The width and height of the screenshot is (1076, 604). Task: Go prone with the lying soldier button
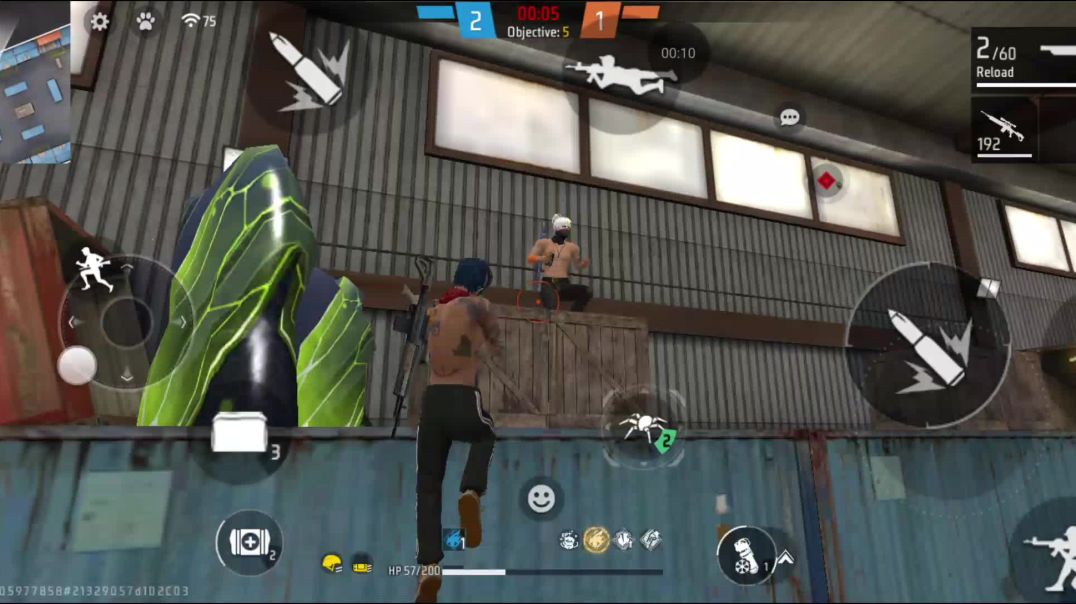pyautogui.click(x=615, y=74)
